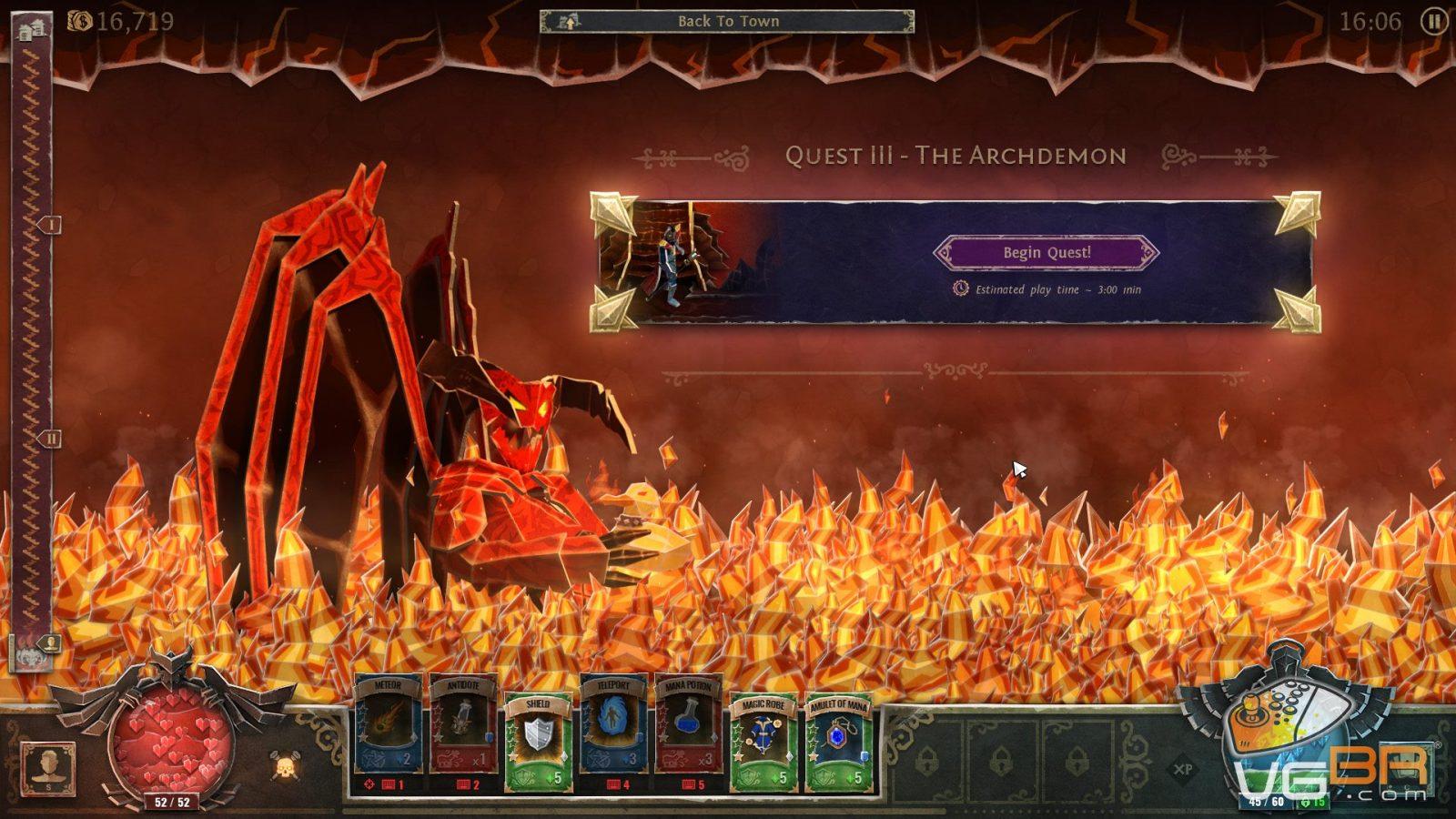This screenshot has width=1456, height=819.
Task: Open the character portrait panel
Action: [47, 768]
